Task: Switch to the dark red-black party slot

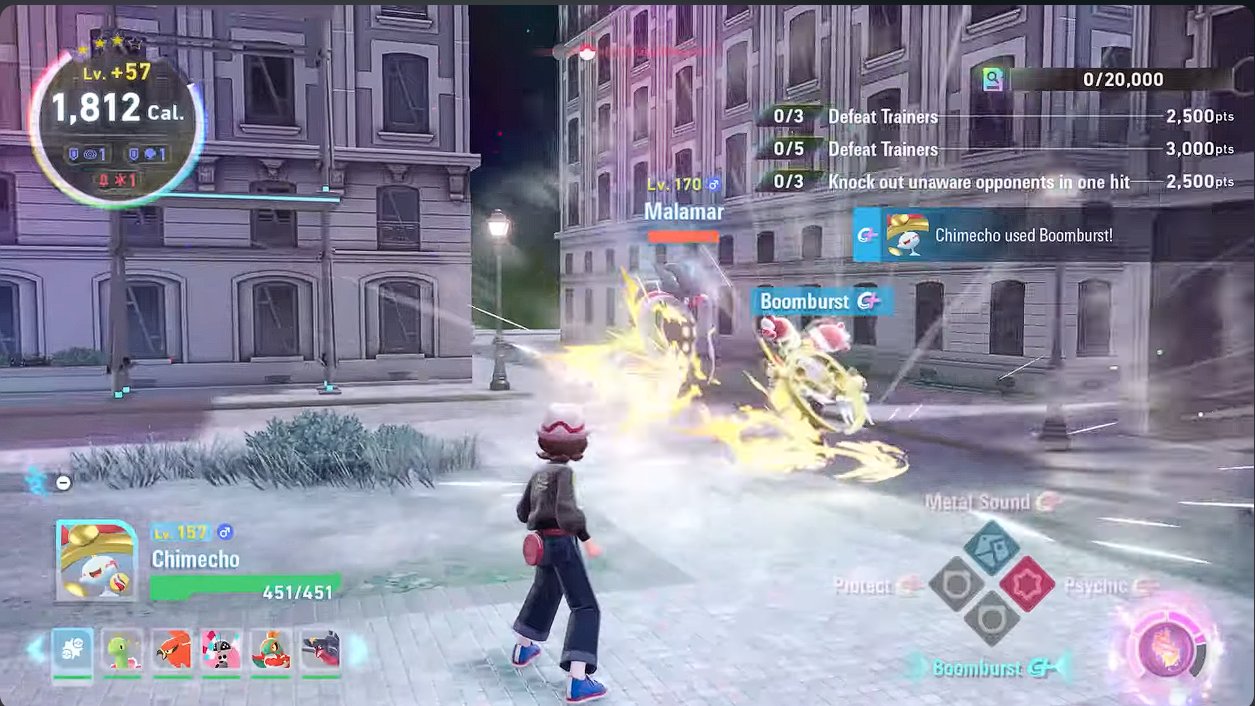Action: (320, 651)
